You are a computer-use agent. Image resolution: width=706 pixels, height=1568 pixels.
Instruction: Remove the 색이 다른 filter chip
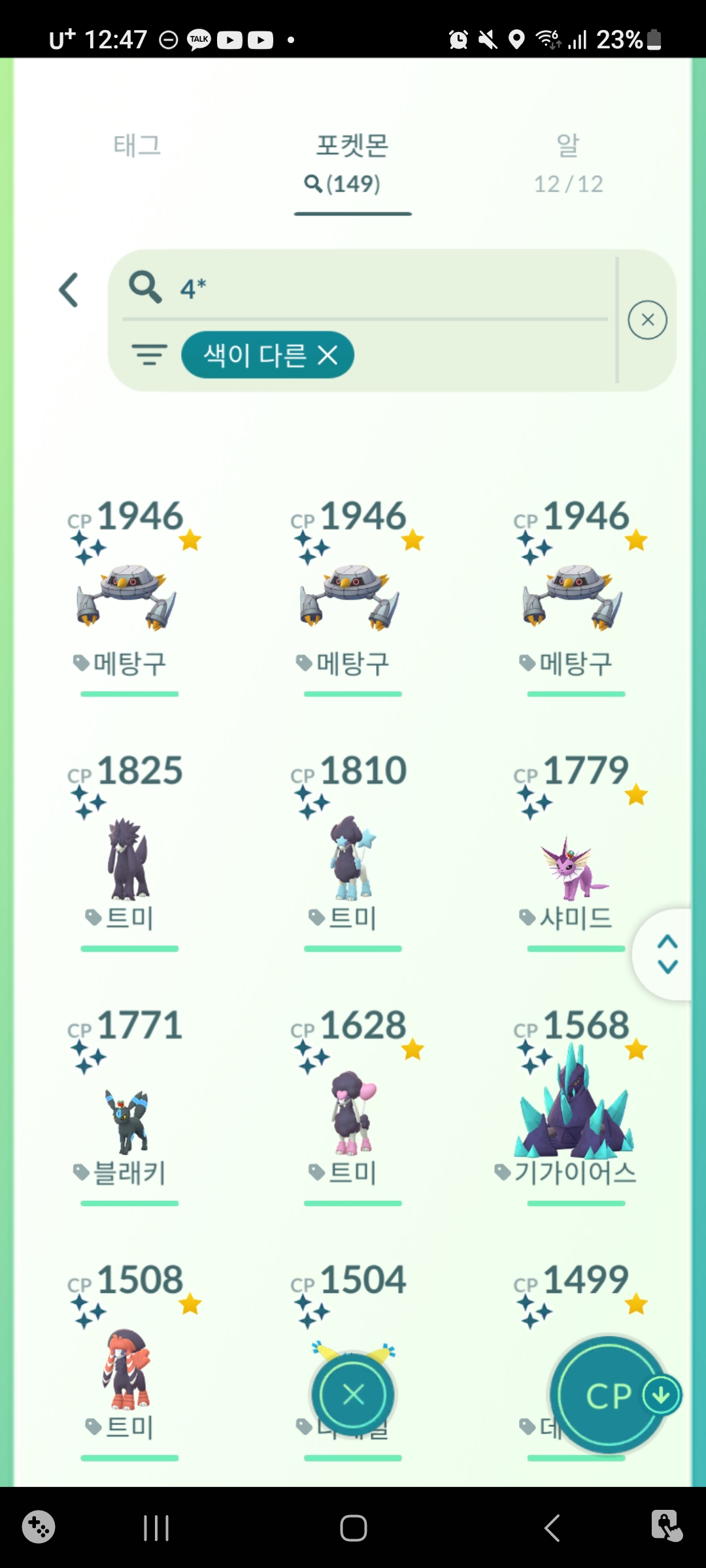coord(328,355)
